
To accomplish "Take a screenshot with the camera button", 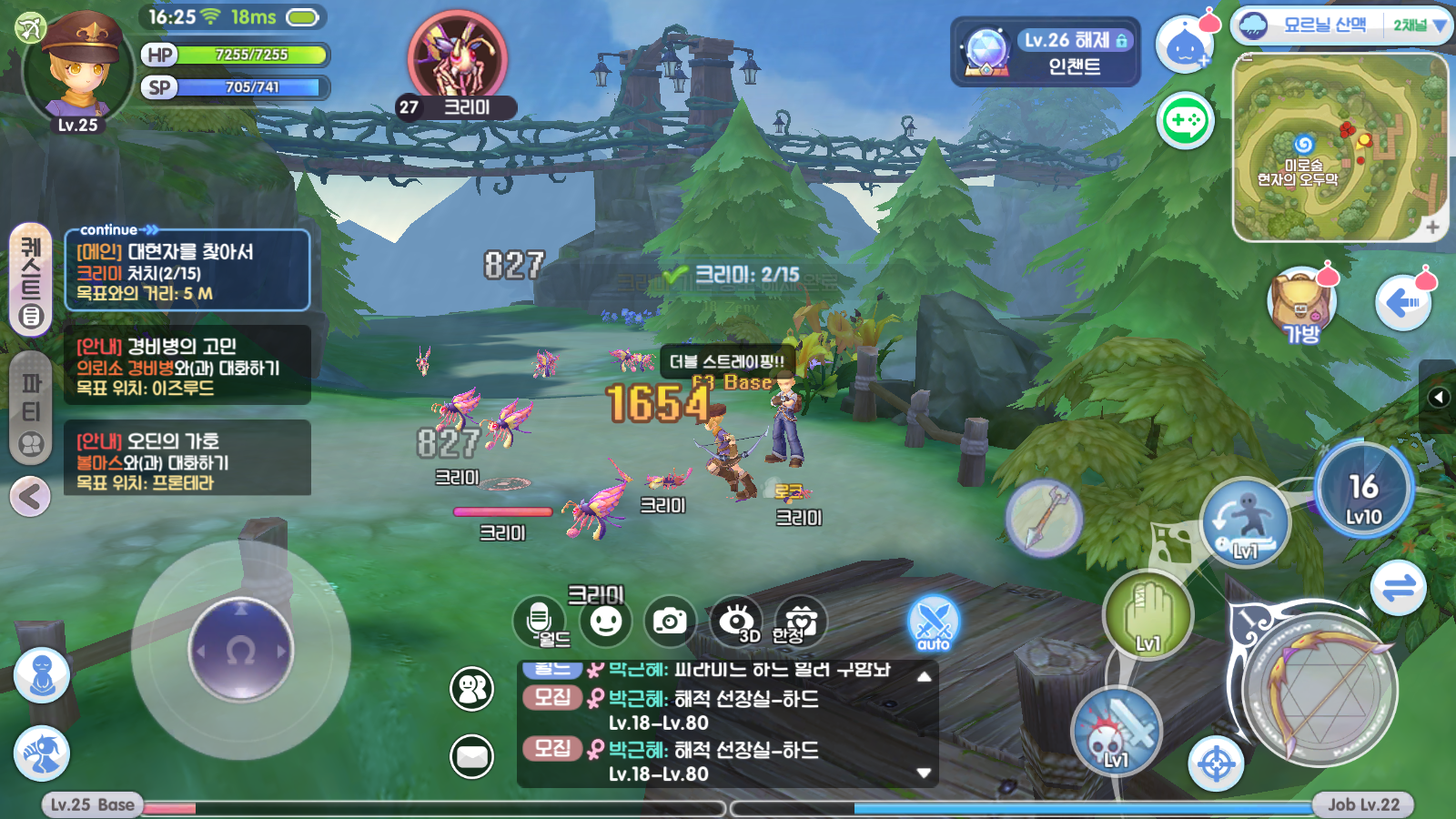I will [670, 622].
